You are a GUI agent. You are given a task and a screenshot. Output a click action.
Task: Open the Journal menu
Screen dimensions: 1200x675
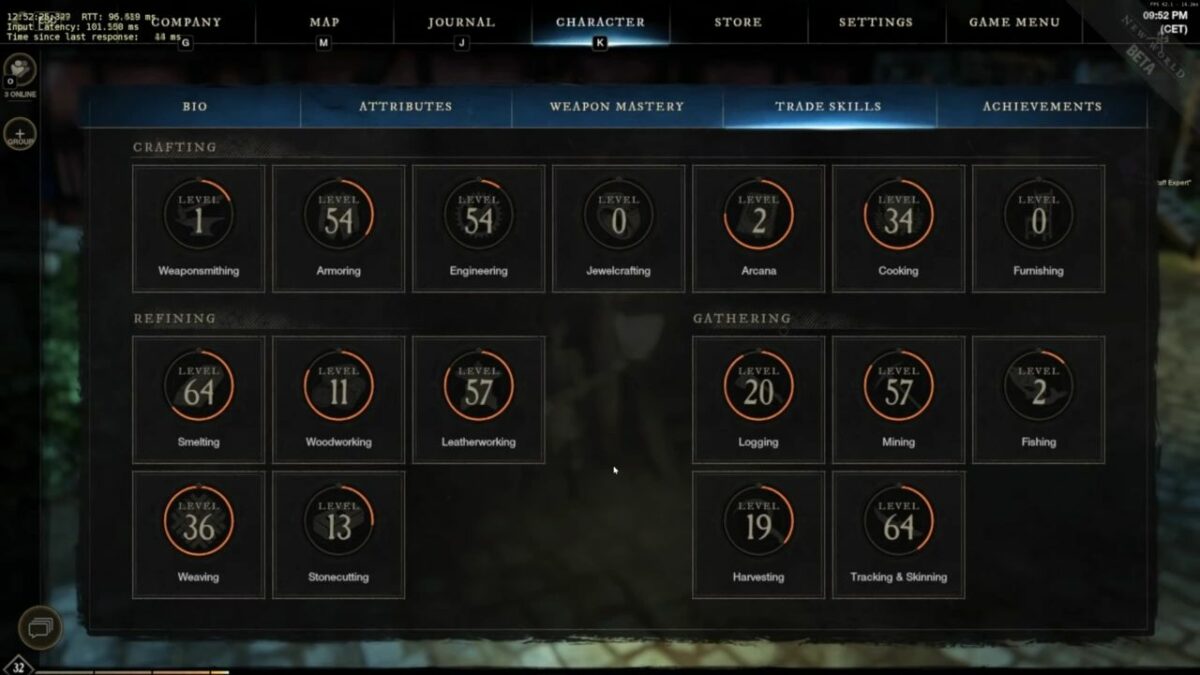pyautogui.click(x=461, y=22)
